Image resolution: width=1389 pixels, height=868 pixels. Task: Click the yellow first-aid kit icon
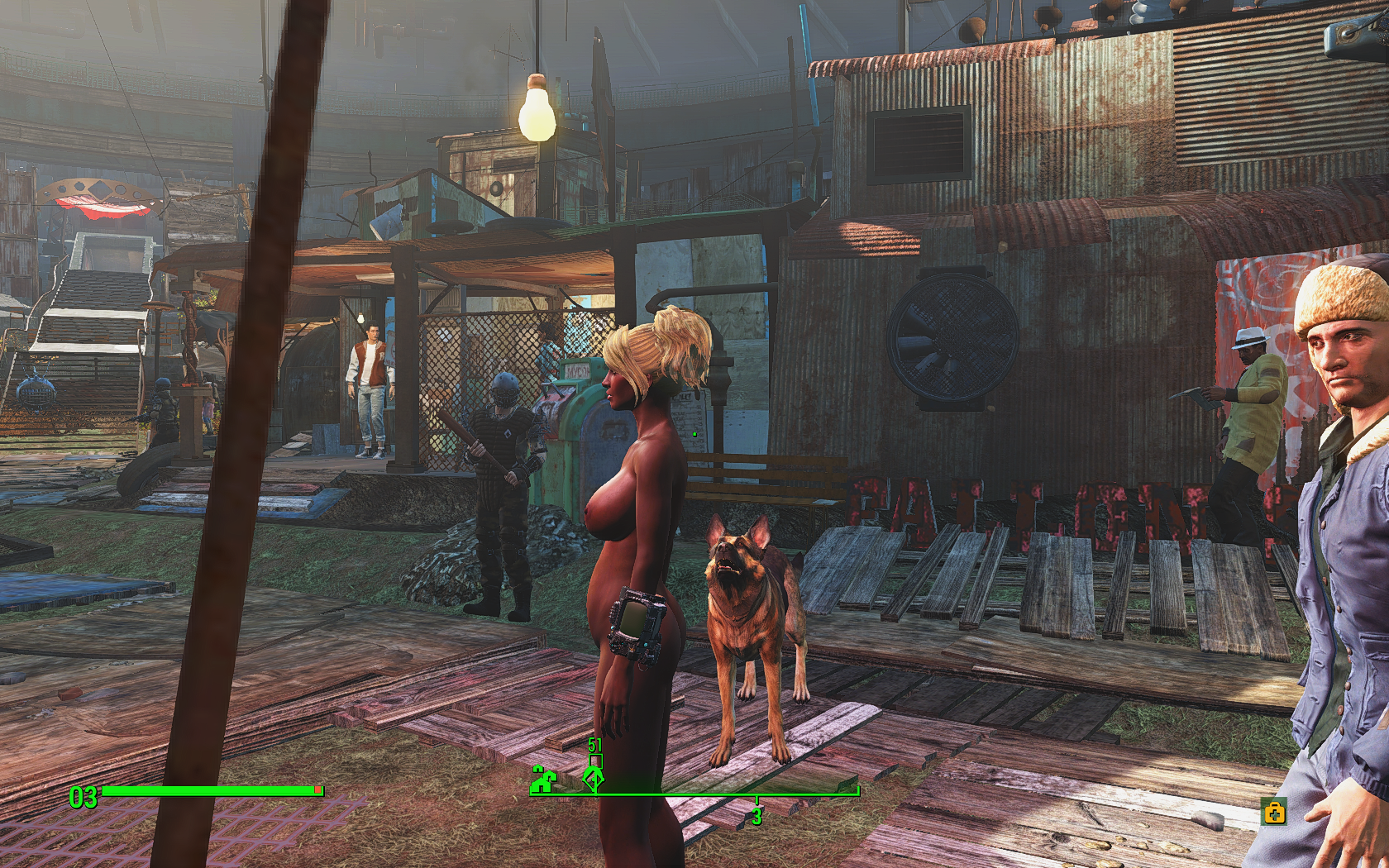pos(1274,813)
